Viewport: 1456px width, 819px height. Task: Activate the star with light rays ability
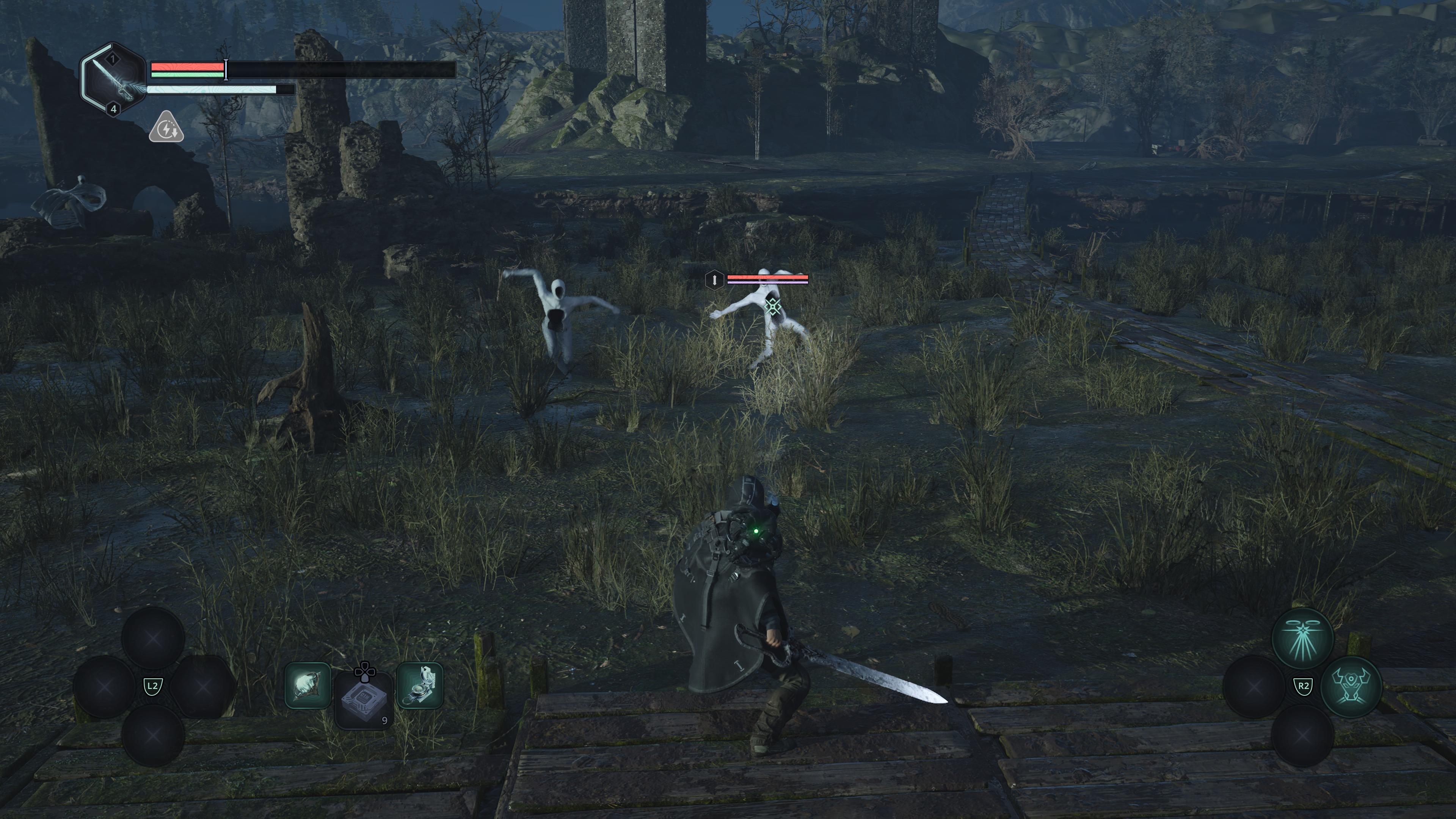(x=1302, y=638)
